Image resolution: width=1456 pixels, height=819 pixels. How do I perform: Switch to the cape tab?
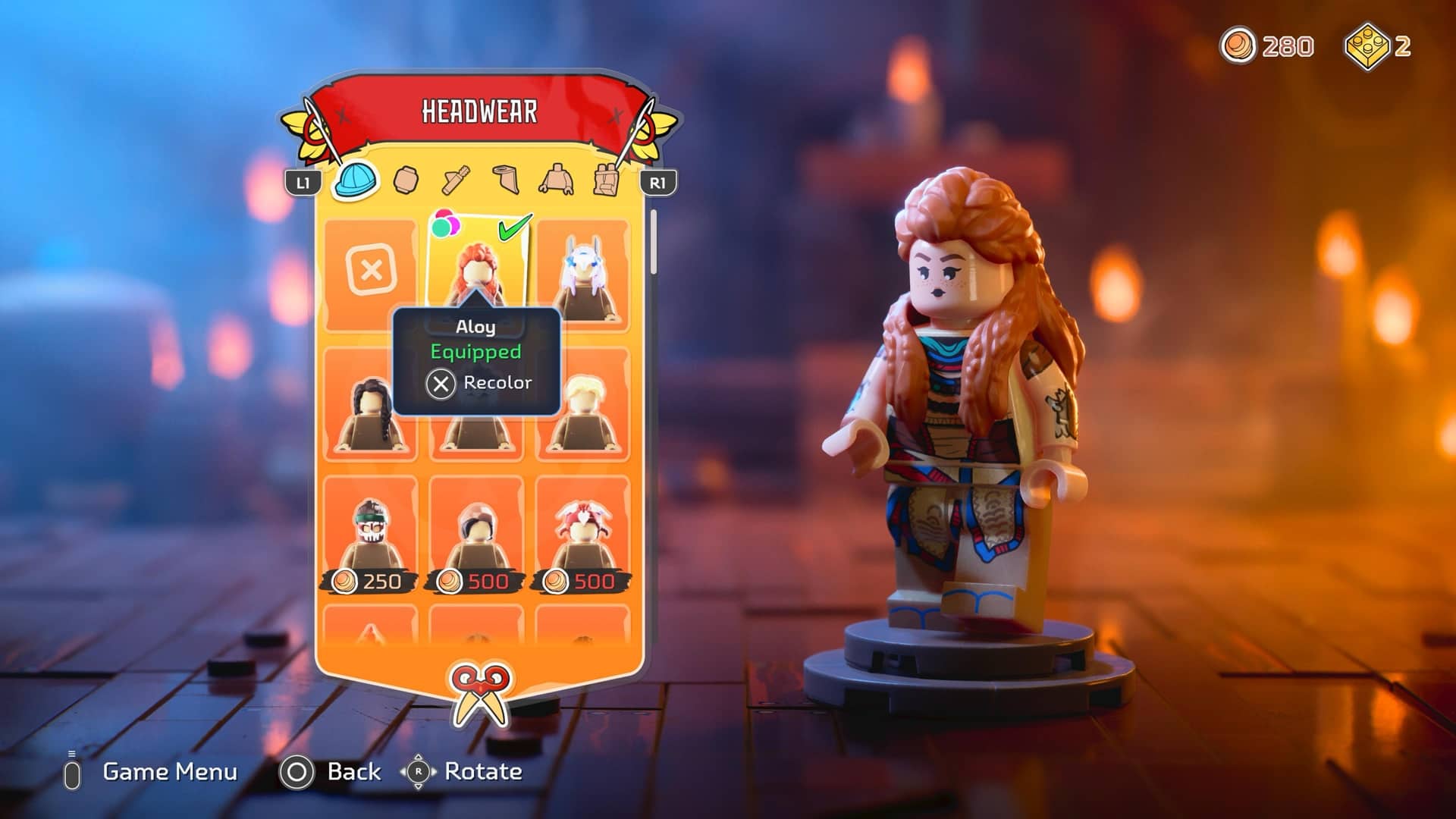click(506, 180)
